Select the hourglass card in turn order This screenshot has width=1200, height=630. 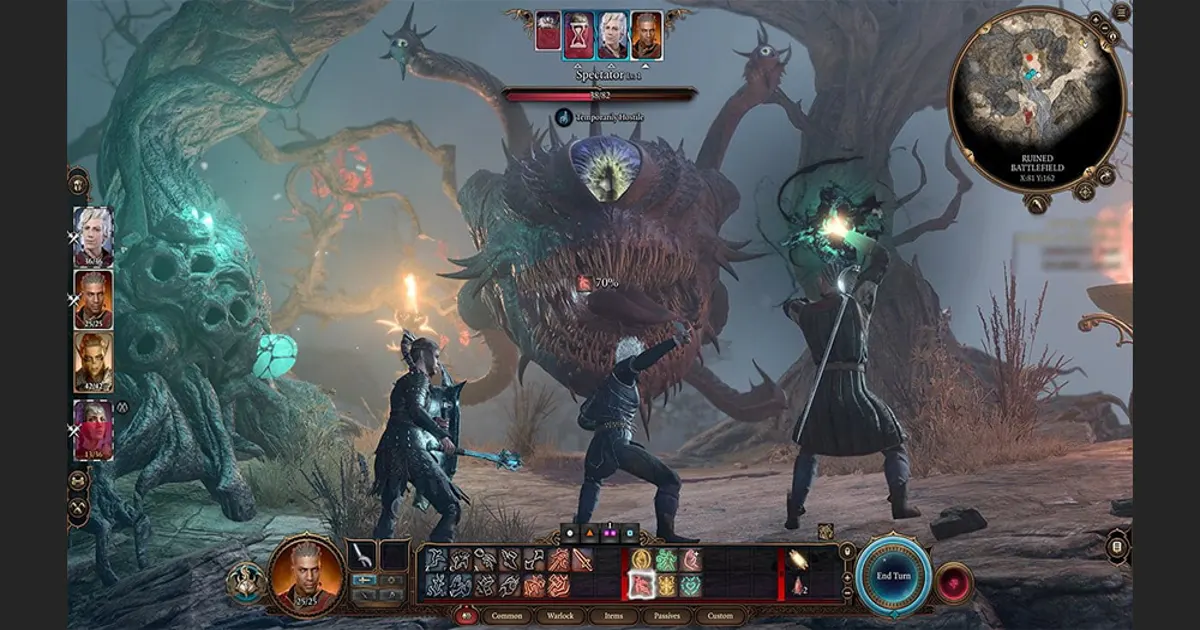click(x=578, y=35)
